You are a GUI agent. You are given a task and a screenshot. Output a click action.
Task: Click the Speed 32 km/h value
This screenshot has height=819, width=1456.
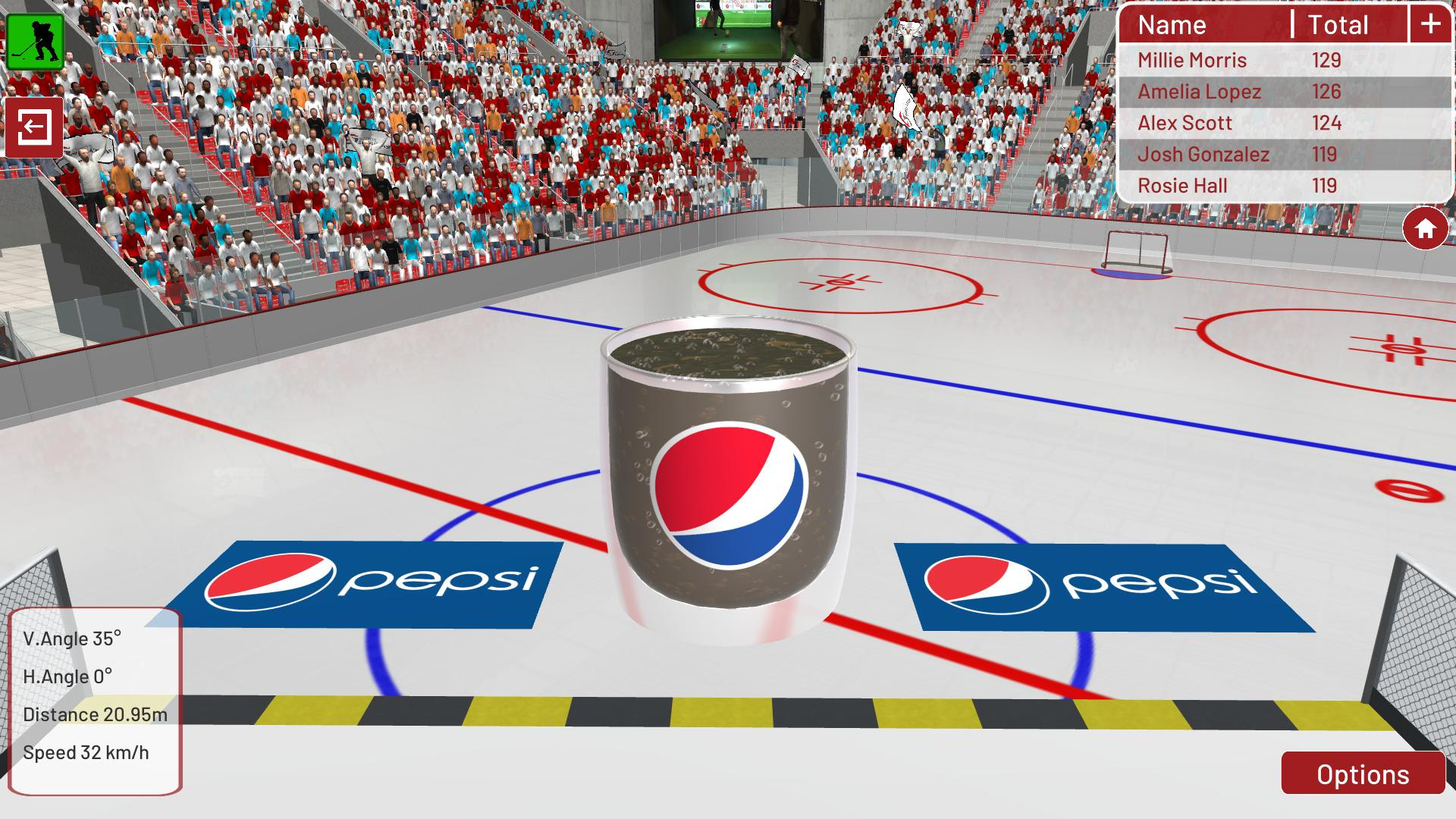(86, 752)
